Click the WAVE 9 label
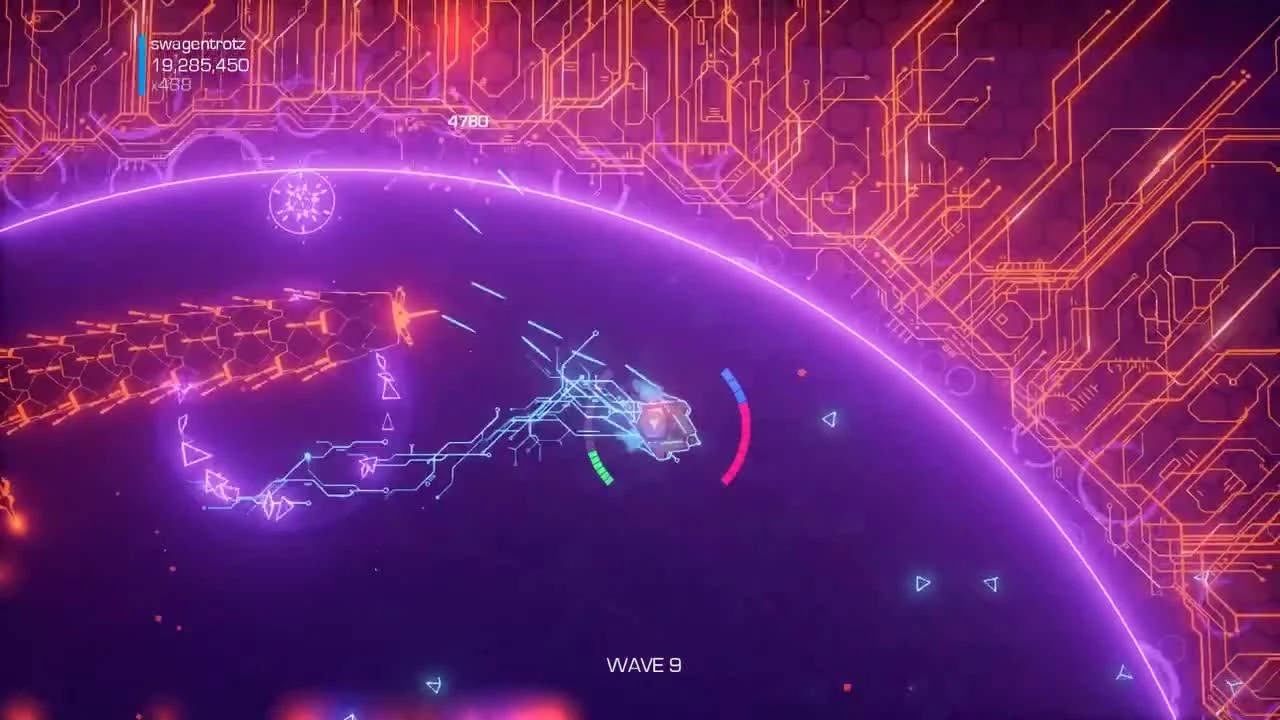Screen dimensions: 1280x720 coord(643,664)
